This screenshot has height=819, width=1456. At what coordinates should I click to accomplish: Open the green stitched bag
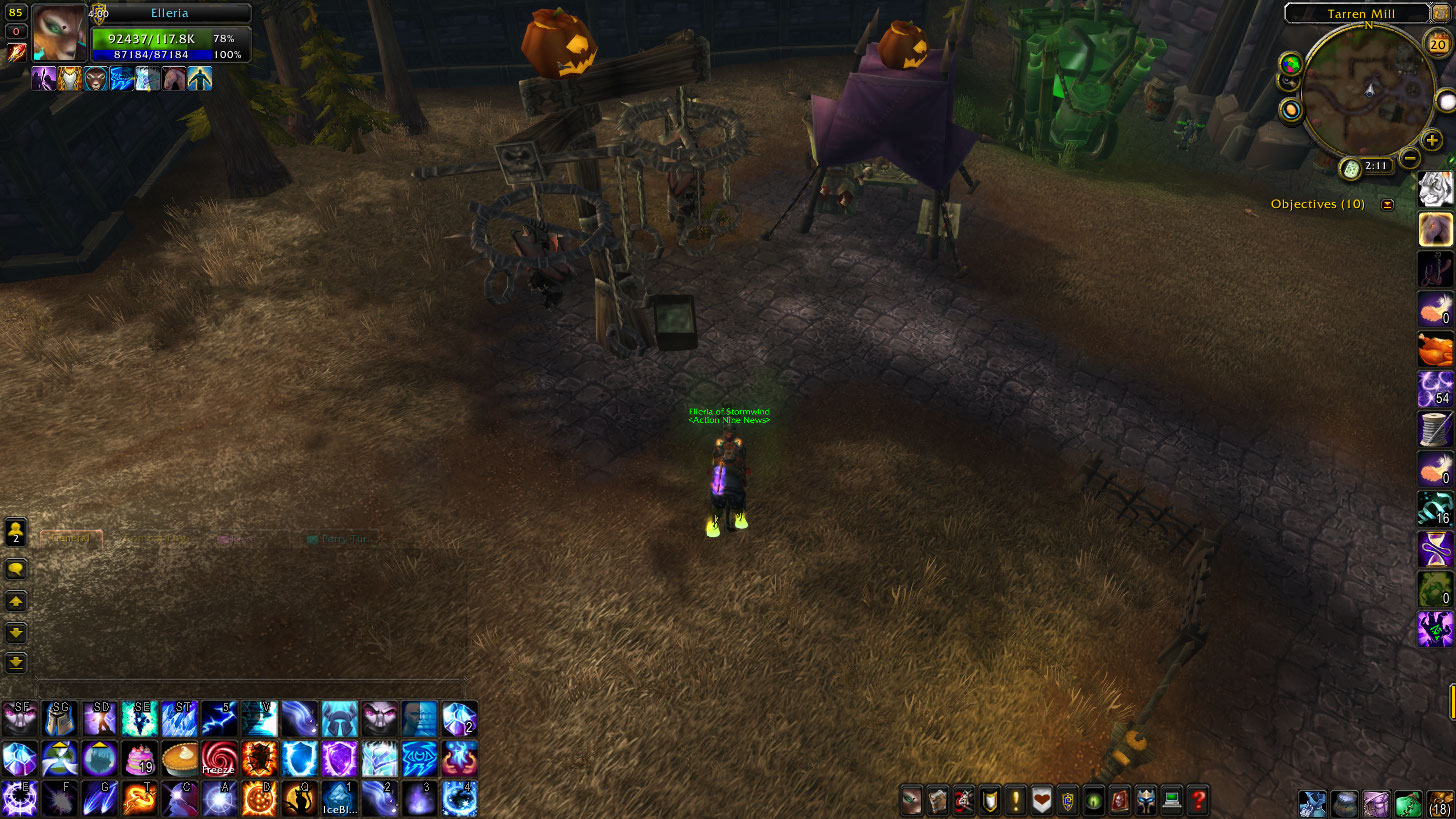pyautogui.click(x=1408, y=803)
